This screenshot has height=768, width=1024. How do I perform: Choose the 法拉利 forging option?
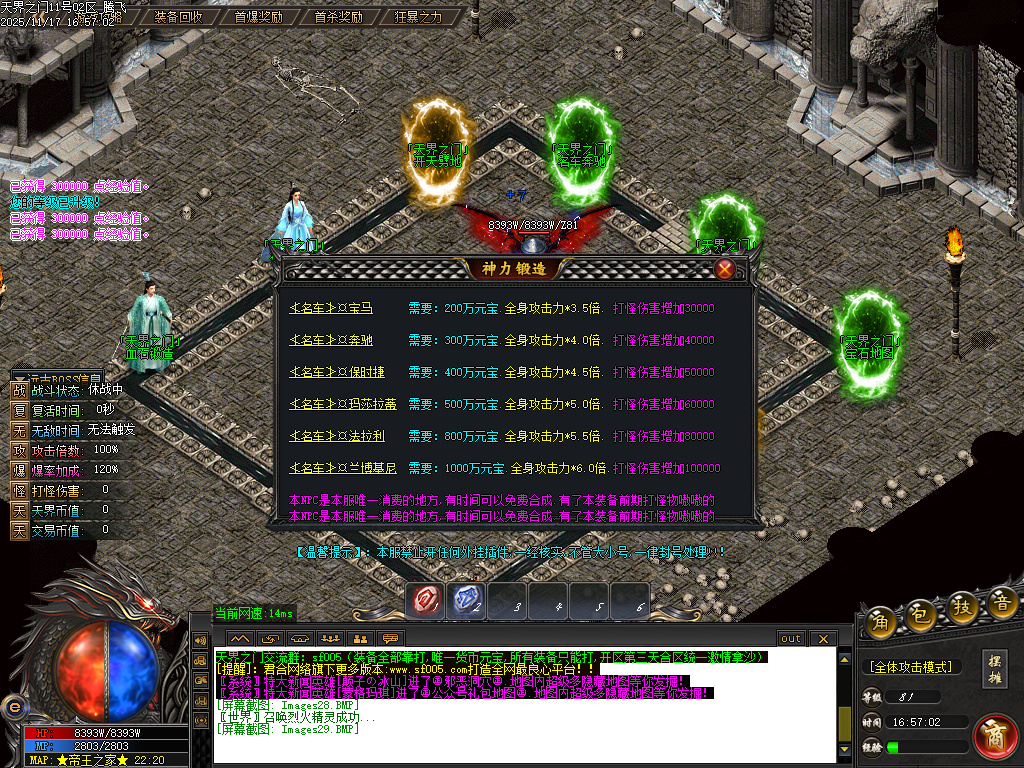coord(336,437)
